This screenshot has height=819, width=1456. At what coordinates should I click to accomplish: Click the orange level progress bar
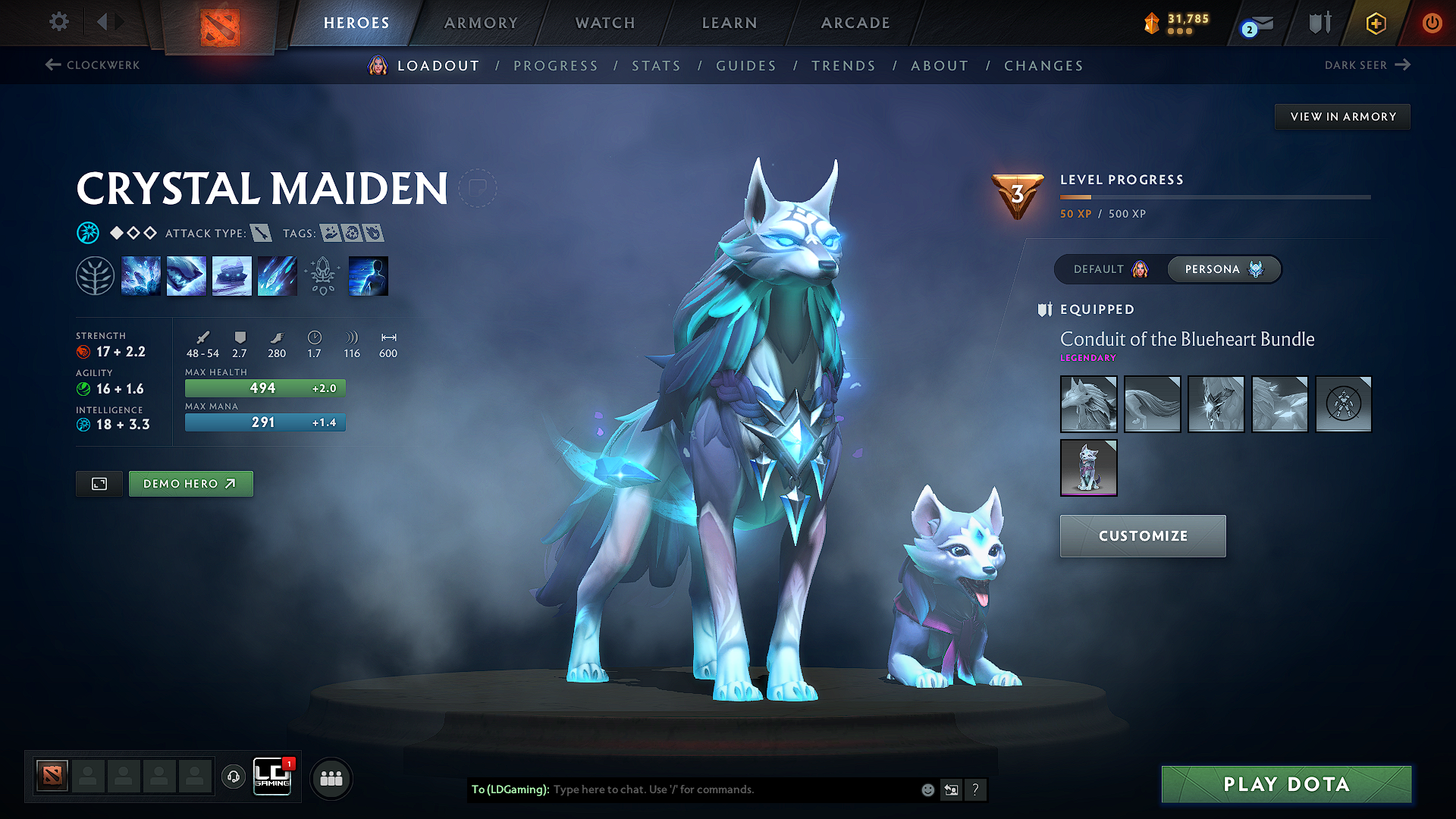pos(1077,196)
